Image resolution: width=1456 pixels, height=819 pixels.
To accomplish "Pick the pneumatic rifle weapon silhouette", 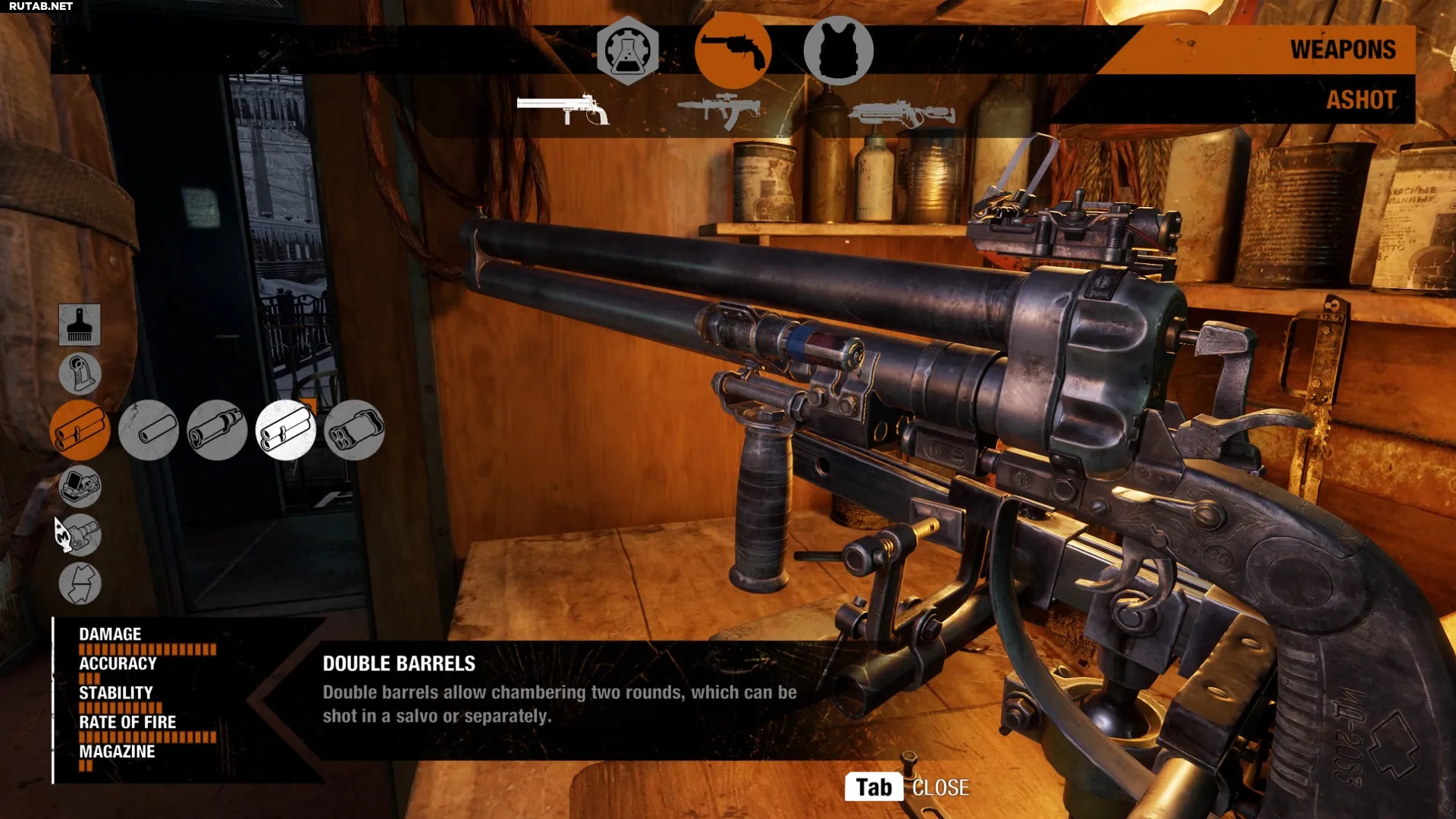I will (901, 114).
